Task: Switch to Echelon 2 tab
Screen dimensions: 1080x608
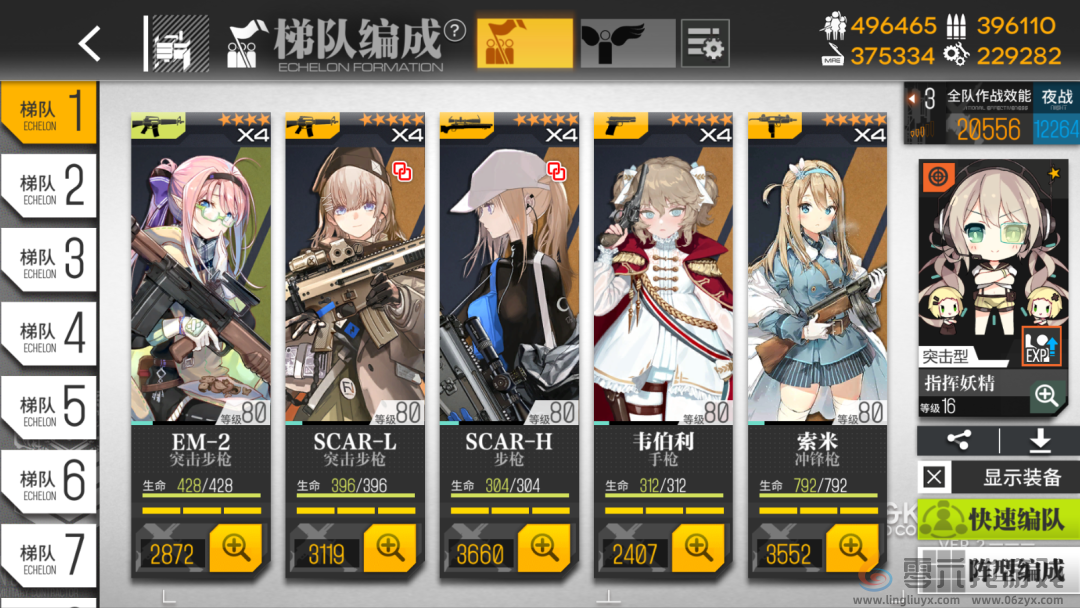Action: pyautogui.click(x=48, y=185)
